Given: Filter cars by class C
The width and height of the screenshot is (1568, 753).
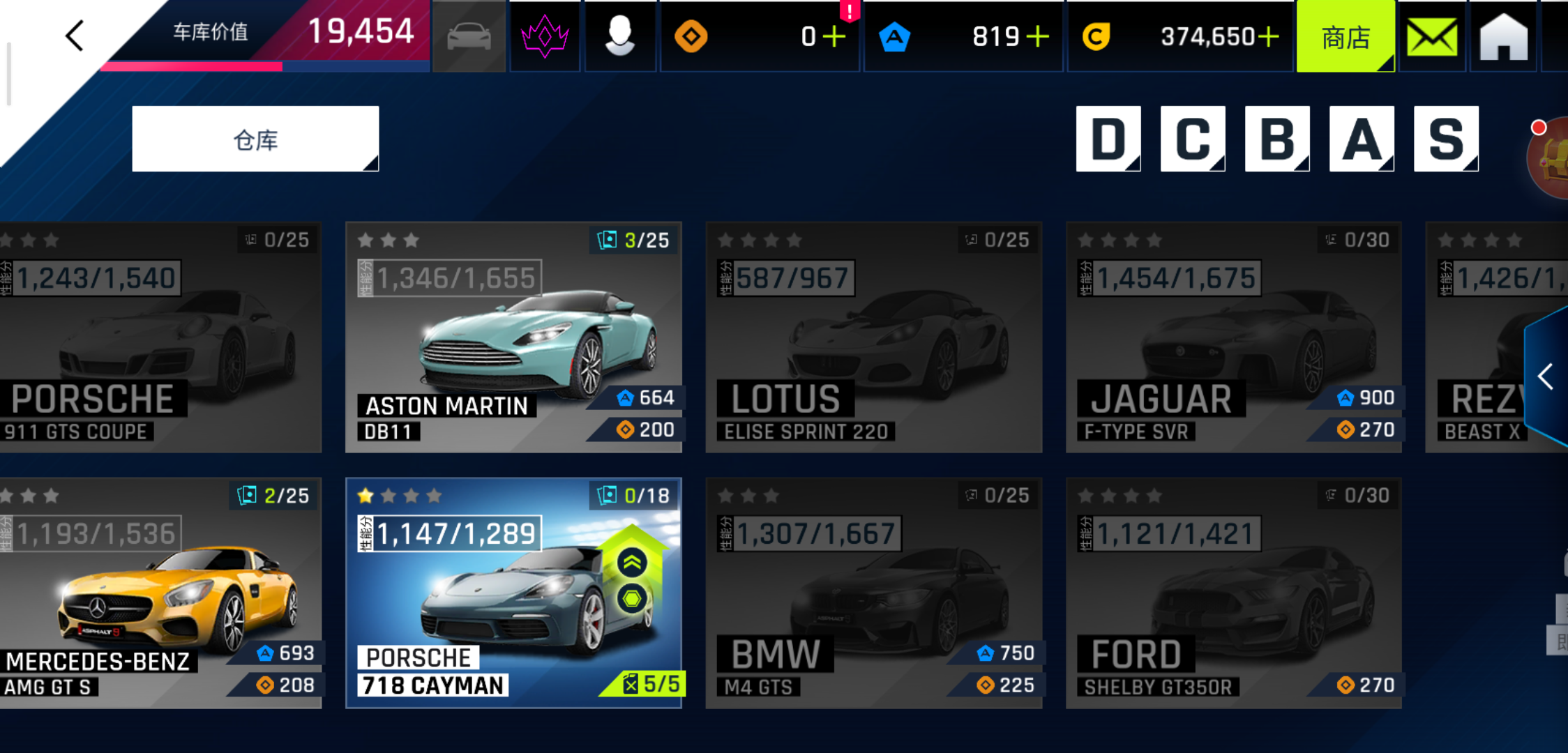Looking at the screenshot, I should pyautogui.click(x=1192, y=139).
